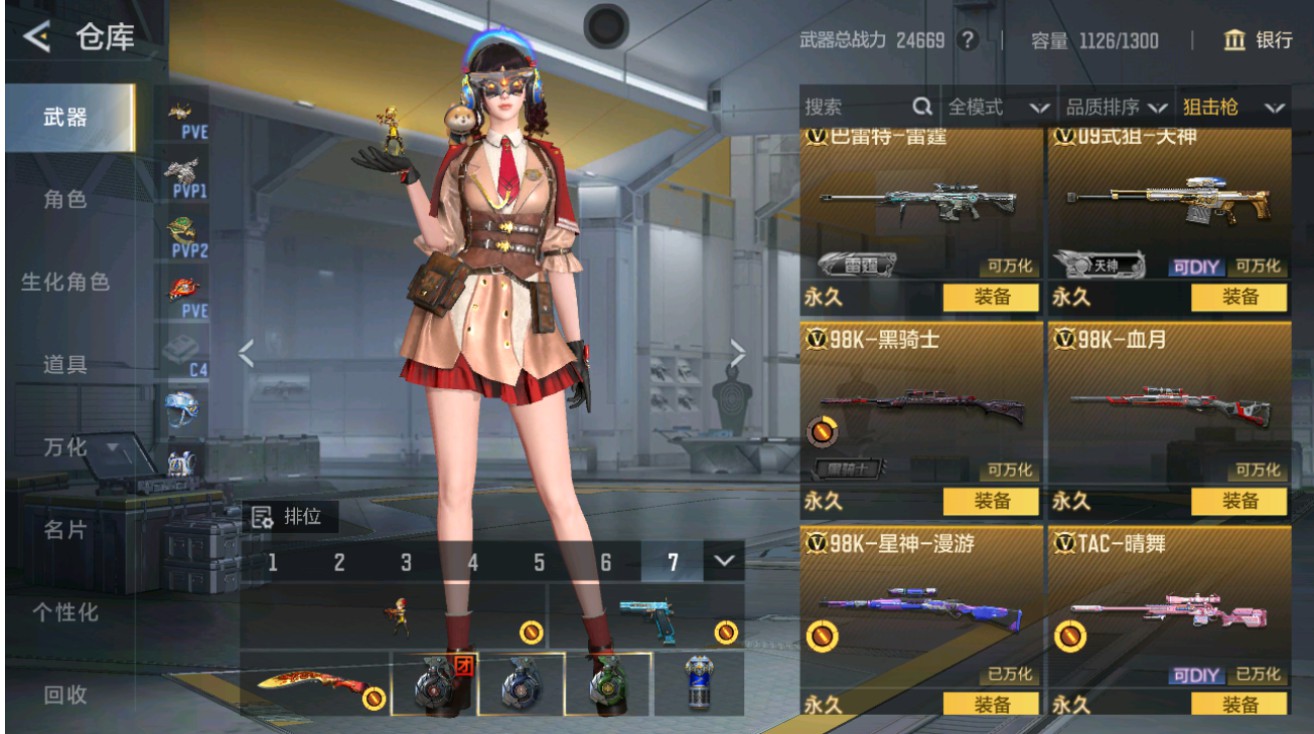
Task: Click the C4 slot icon on the left
Action: pyautogui.click(x=180, y=352)
